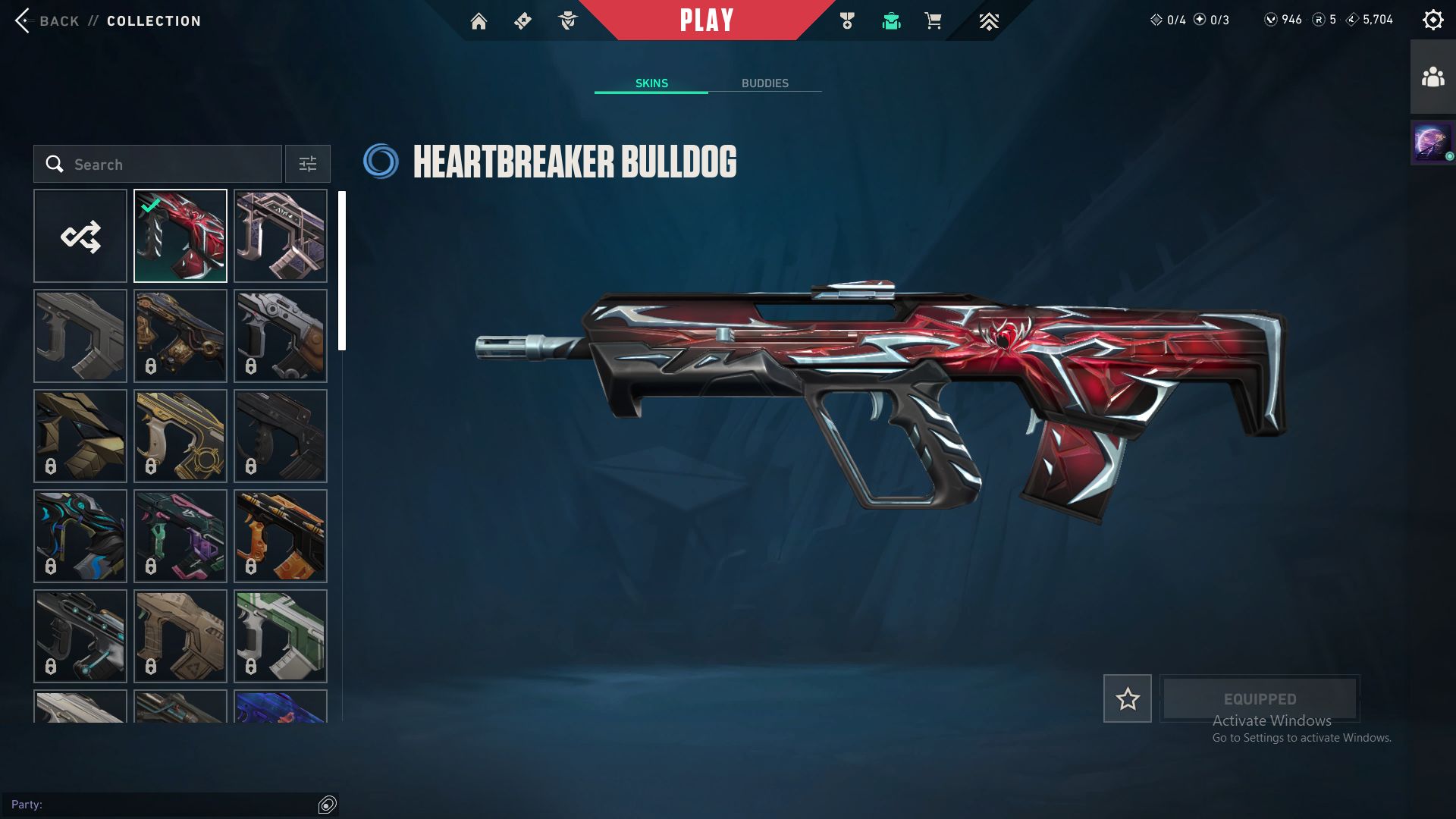Image resolution: width=1456 pixels, height=819 pixels.
Task: Open the home screen icon
Action: (479, 21)
